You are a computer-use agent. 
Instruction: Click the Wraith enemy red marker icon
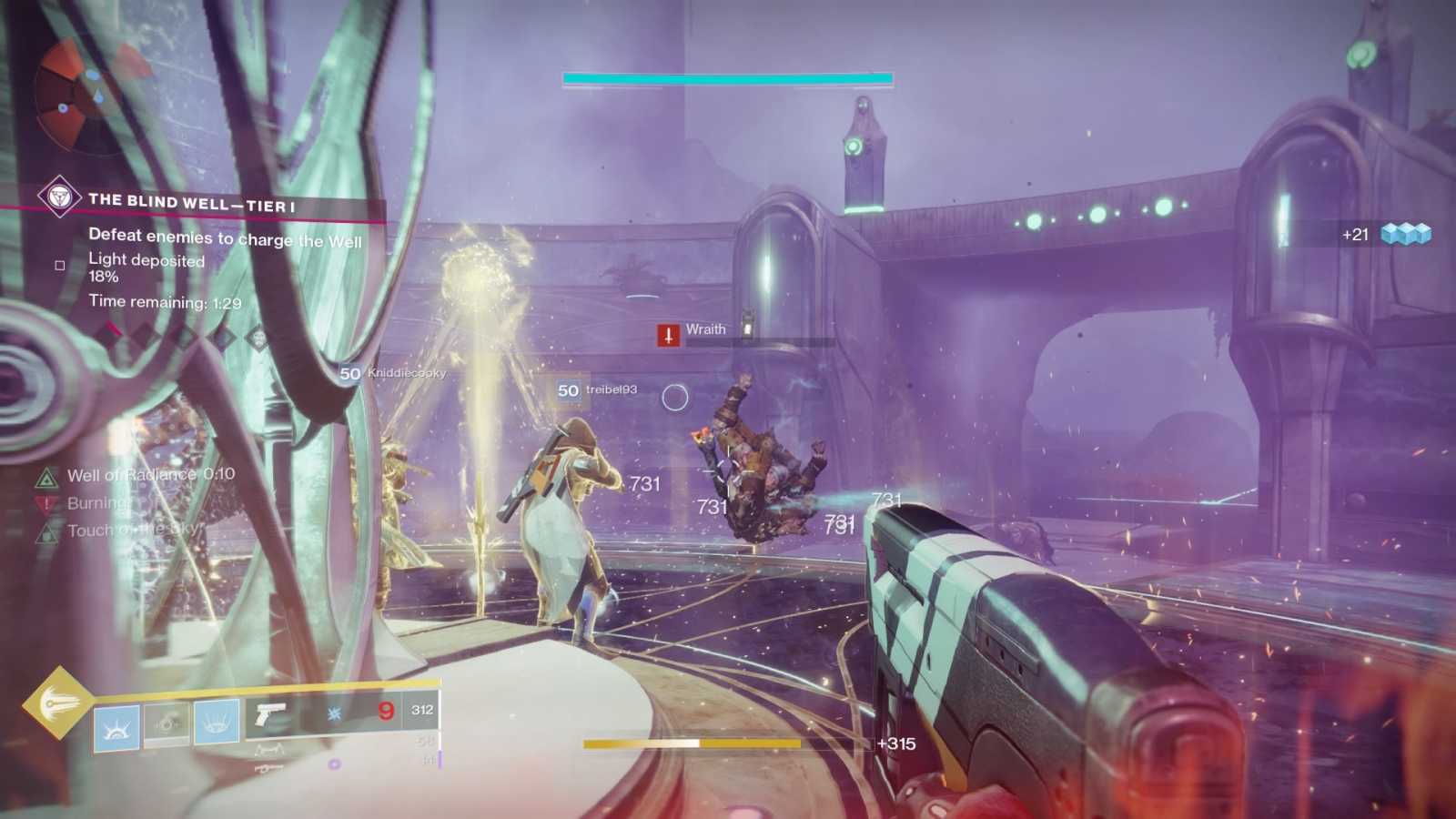[x=669, y=335]
